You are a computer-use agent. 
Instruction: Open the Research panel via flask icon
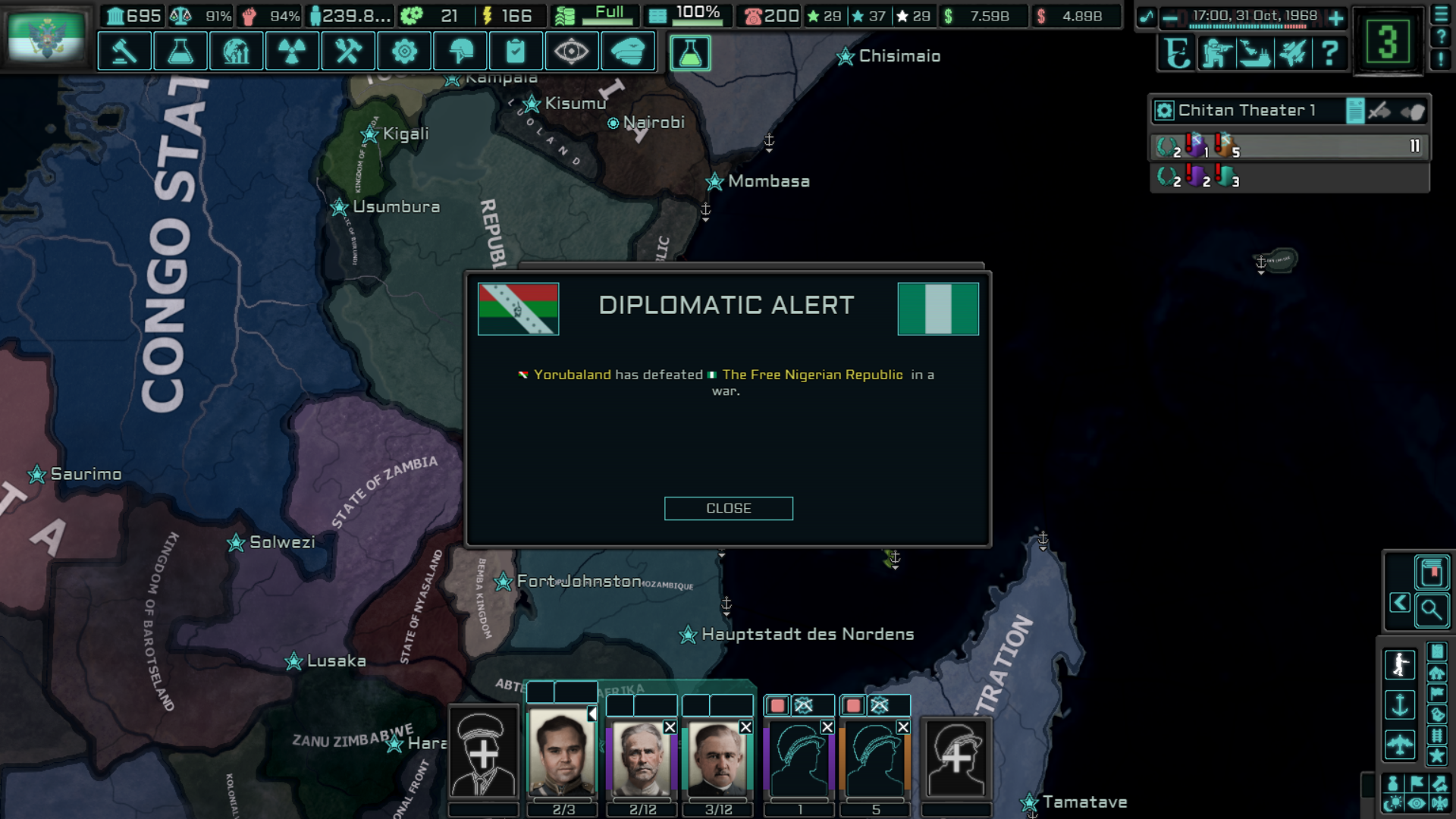(180, 51)
